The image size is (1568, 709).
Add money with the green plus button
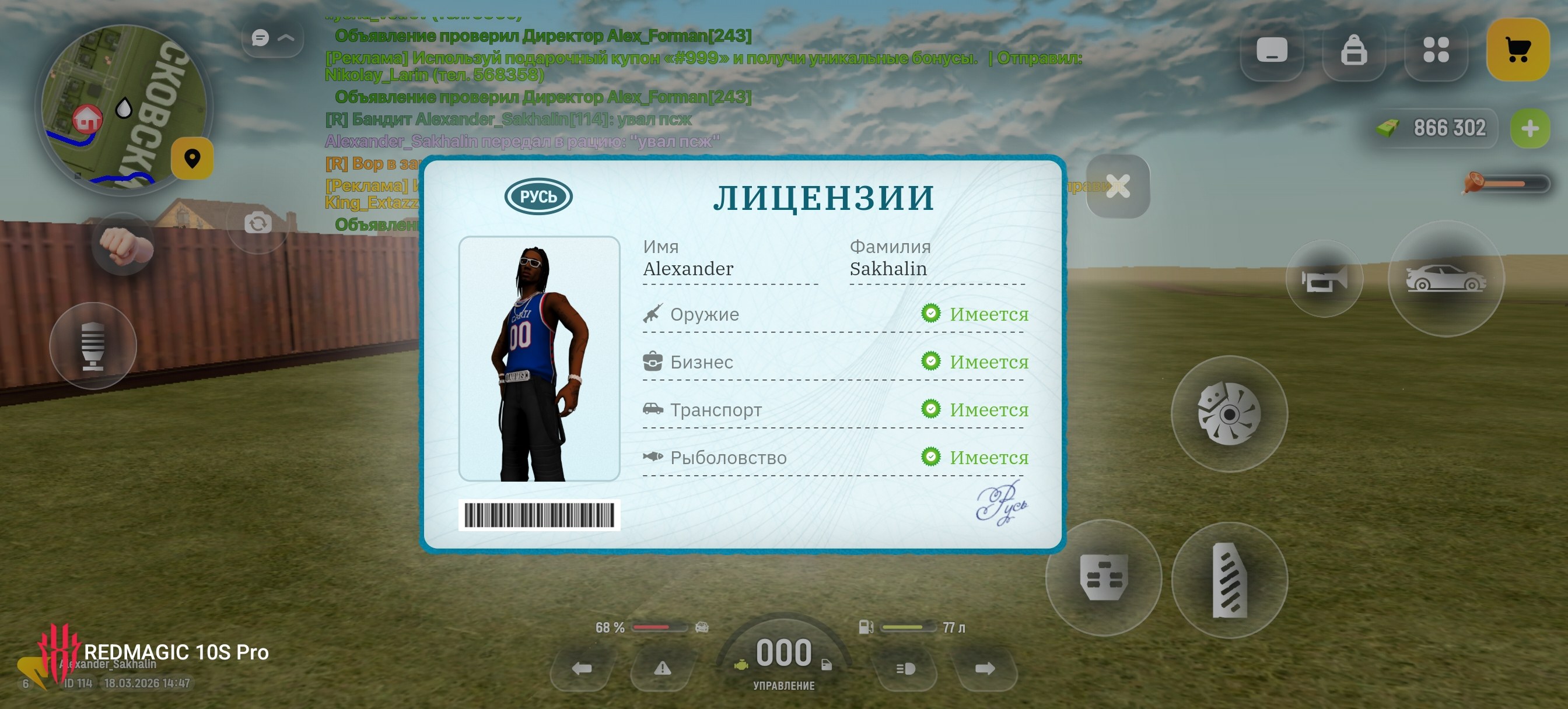coord(1529,128)
